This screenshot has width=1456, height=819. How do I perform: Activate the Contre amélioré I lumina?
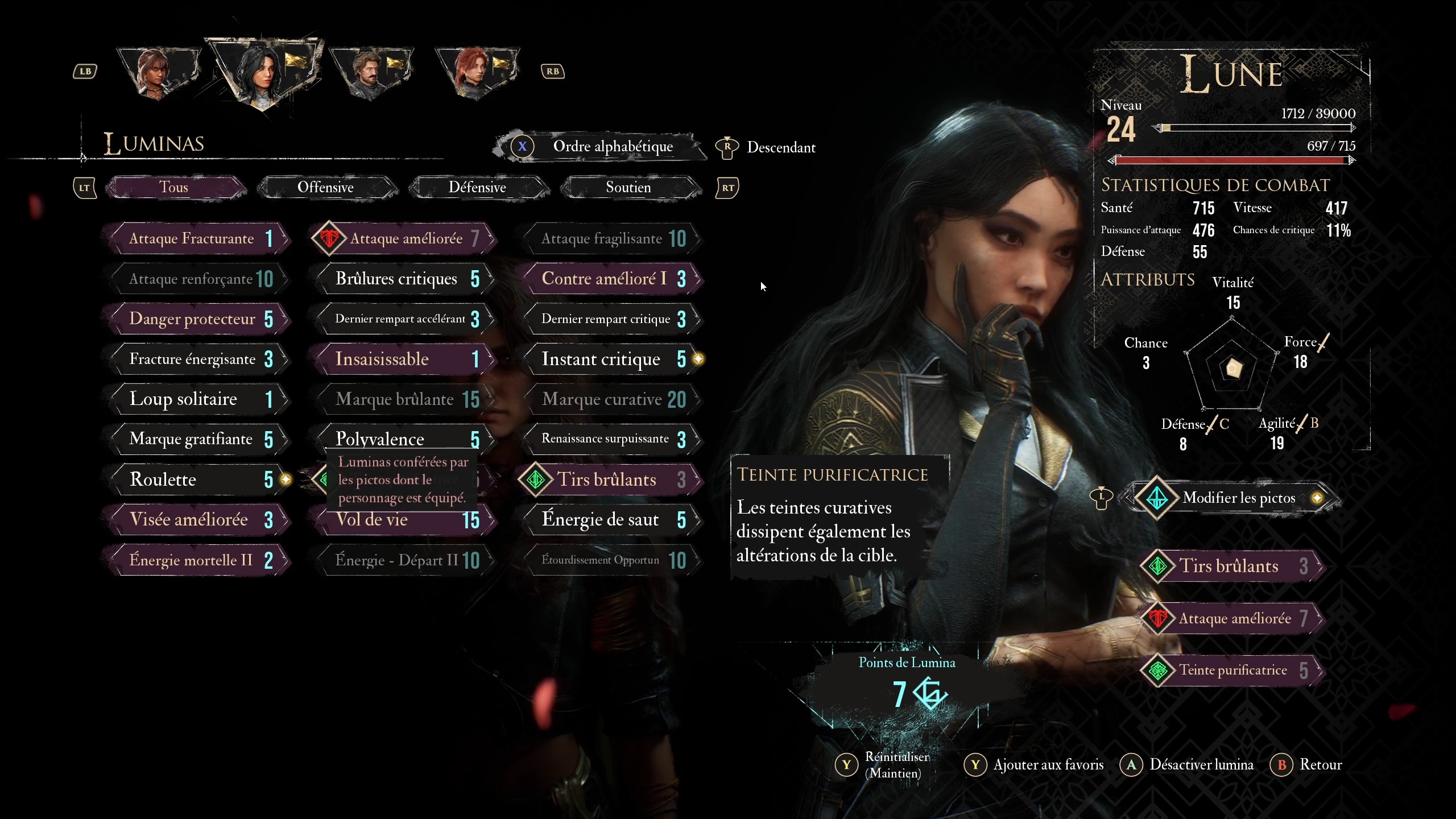609,279
